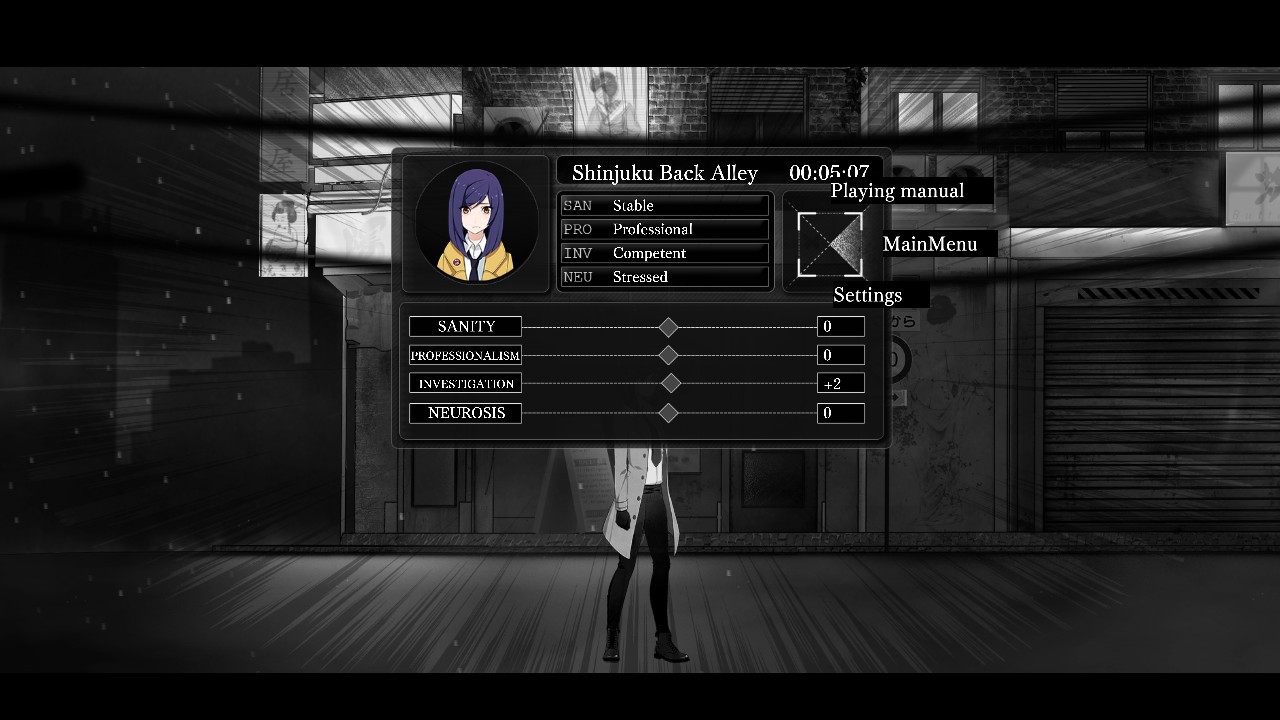Click the Sanity slider diamond
The height and width of the screenshot is (720, 1280).
(669, 327)
